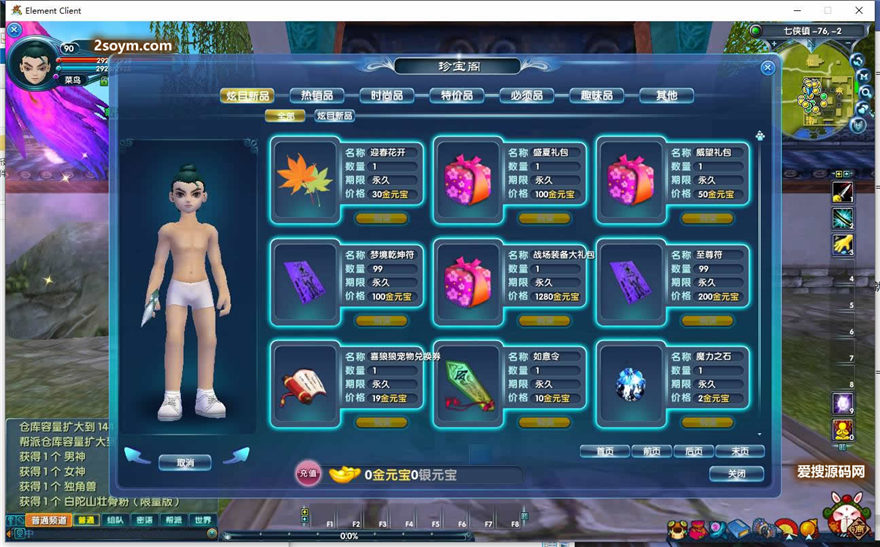Click 取消 under the character preview
The image size is (880, 547).
click(x=186, y=462)
